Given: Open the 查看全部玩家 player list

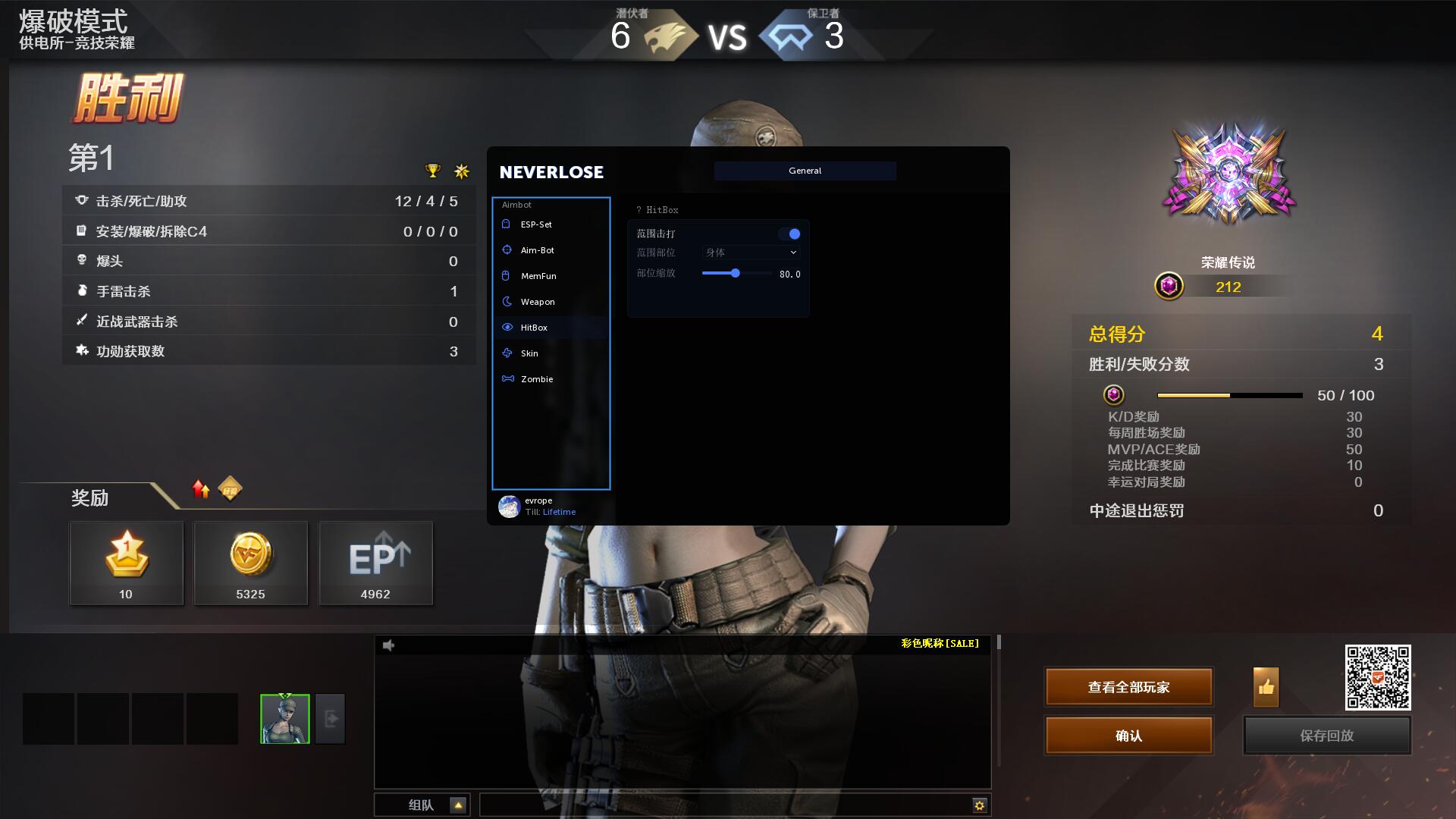Looking at the screenshot, I should pyautogui.click(x=1128, y=687).
